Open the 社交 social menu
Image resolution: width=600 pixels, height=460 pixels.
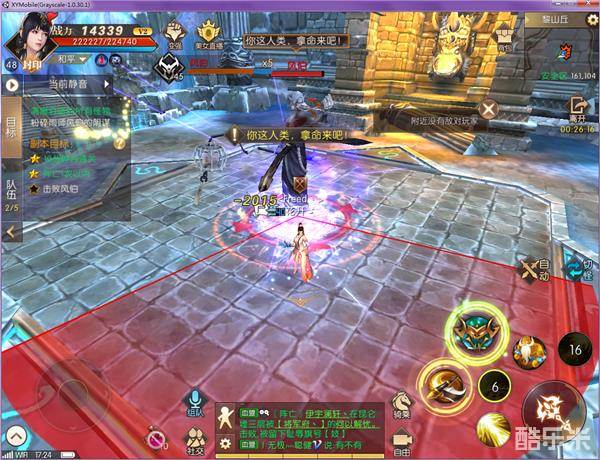pos(195,439)
